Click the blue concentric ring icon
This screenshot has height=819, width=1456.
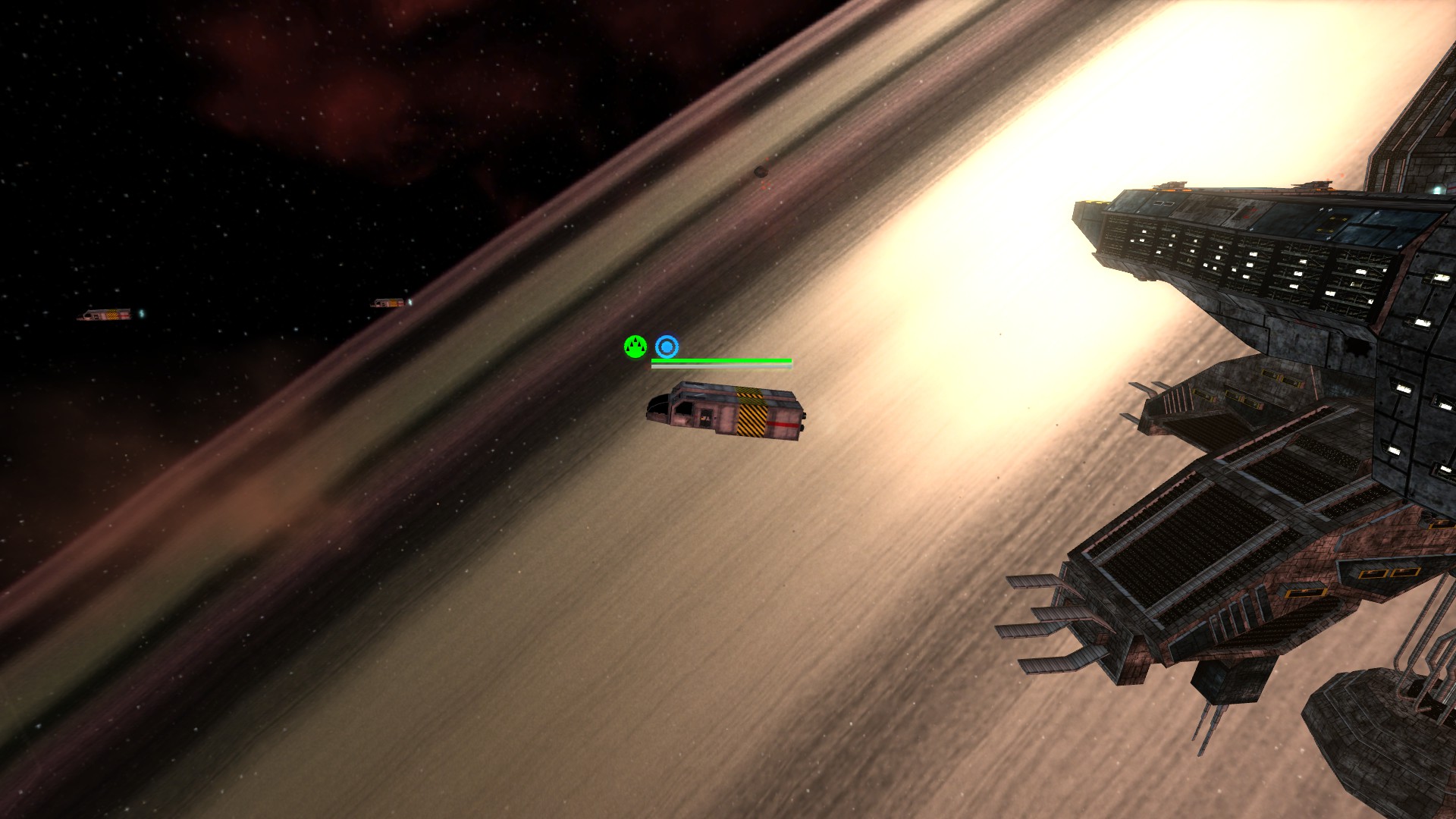(x=667, y=347)
